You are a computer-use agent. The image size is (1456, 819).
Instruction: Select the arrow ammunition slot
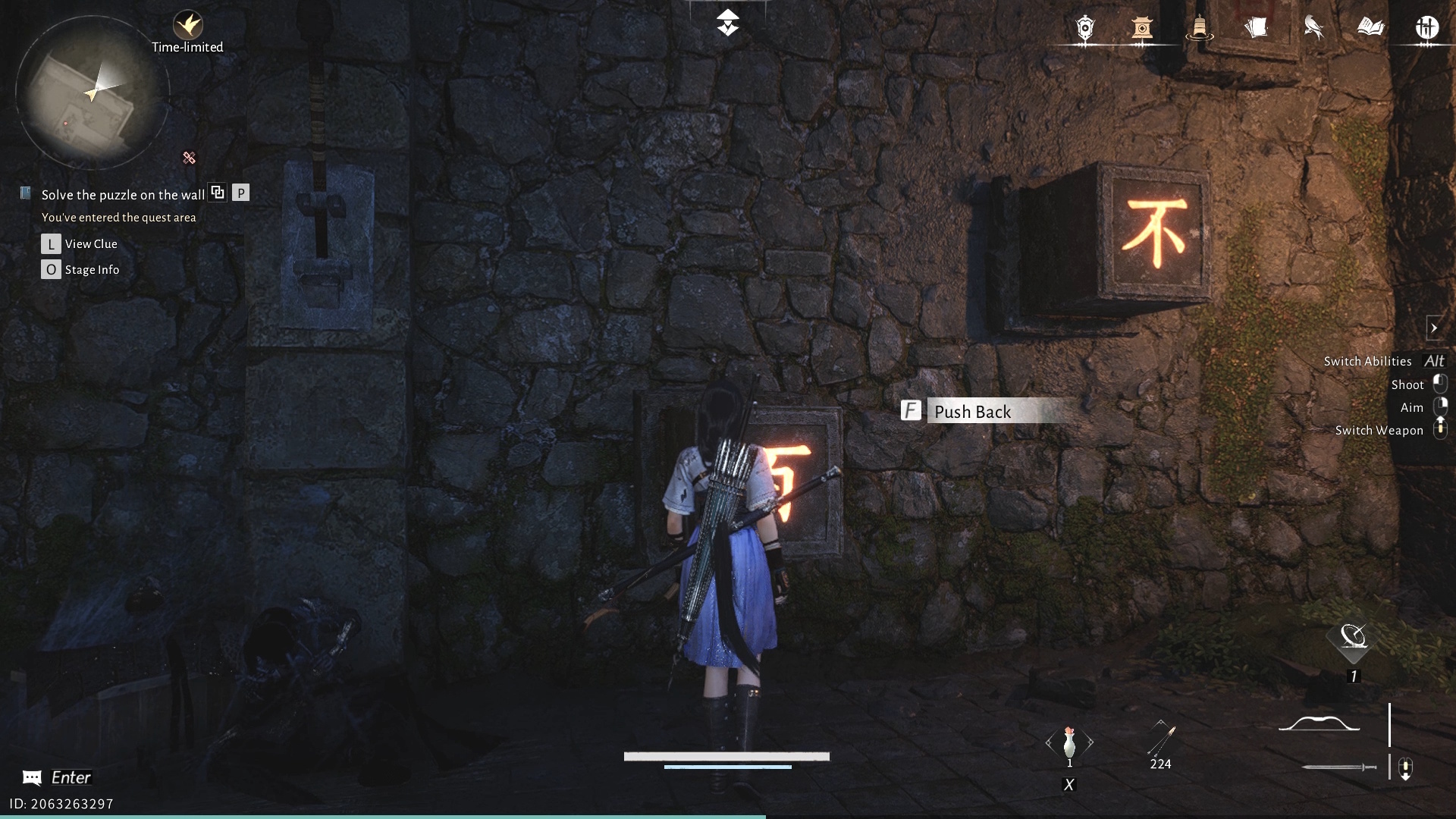point(1160,739)
